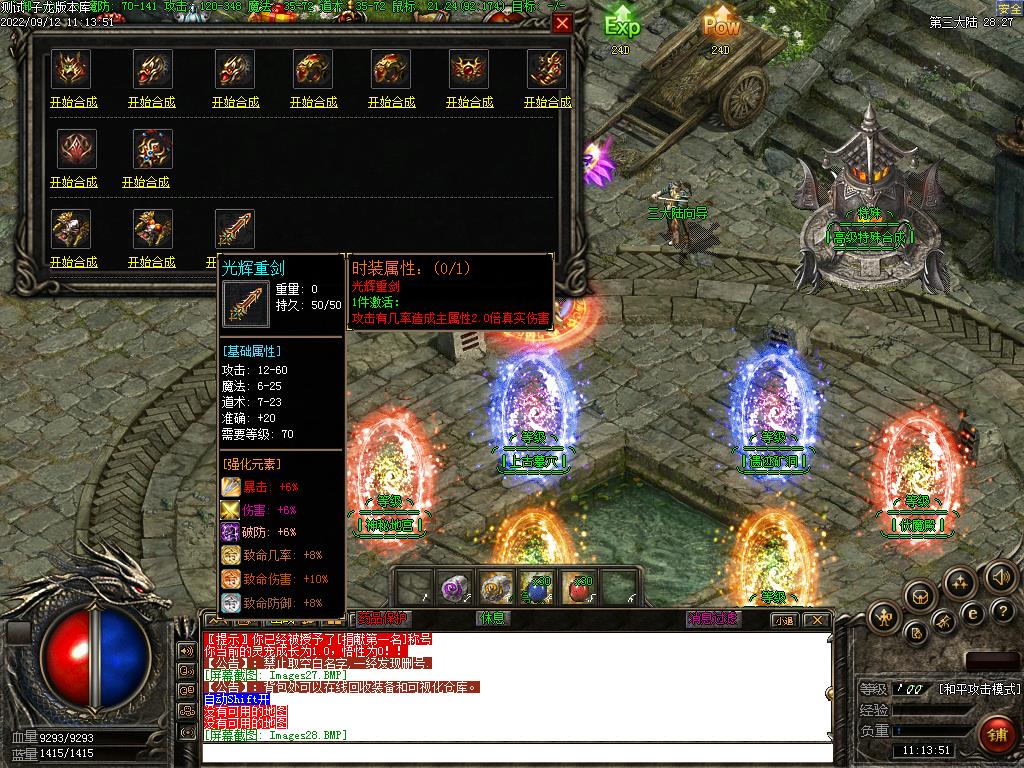Click the red gem crown item icon

tap(468, 68)
